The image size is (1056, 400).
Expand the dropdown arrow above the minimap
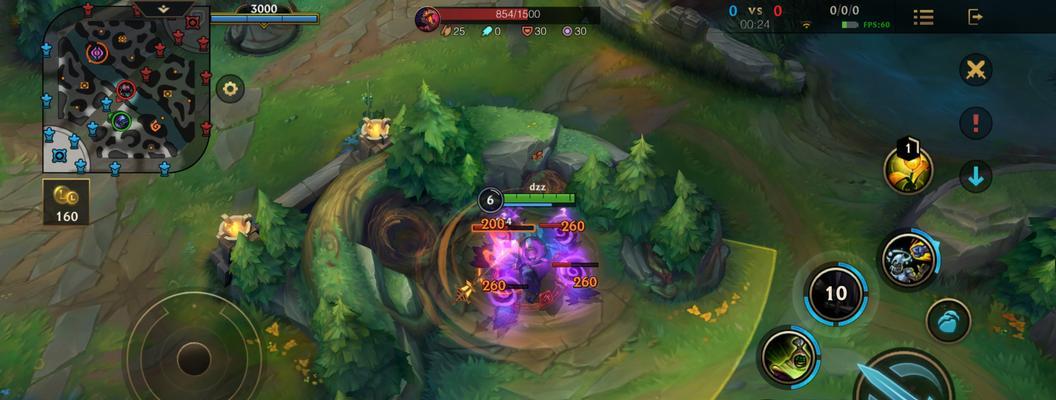click(165, 8)
